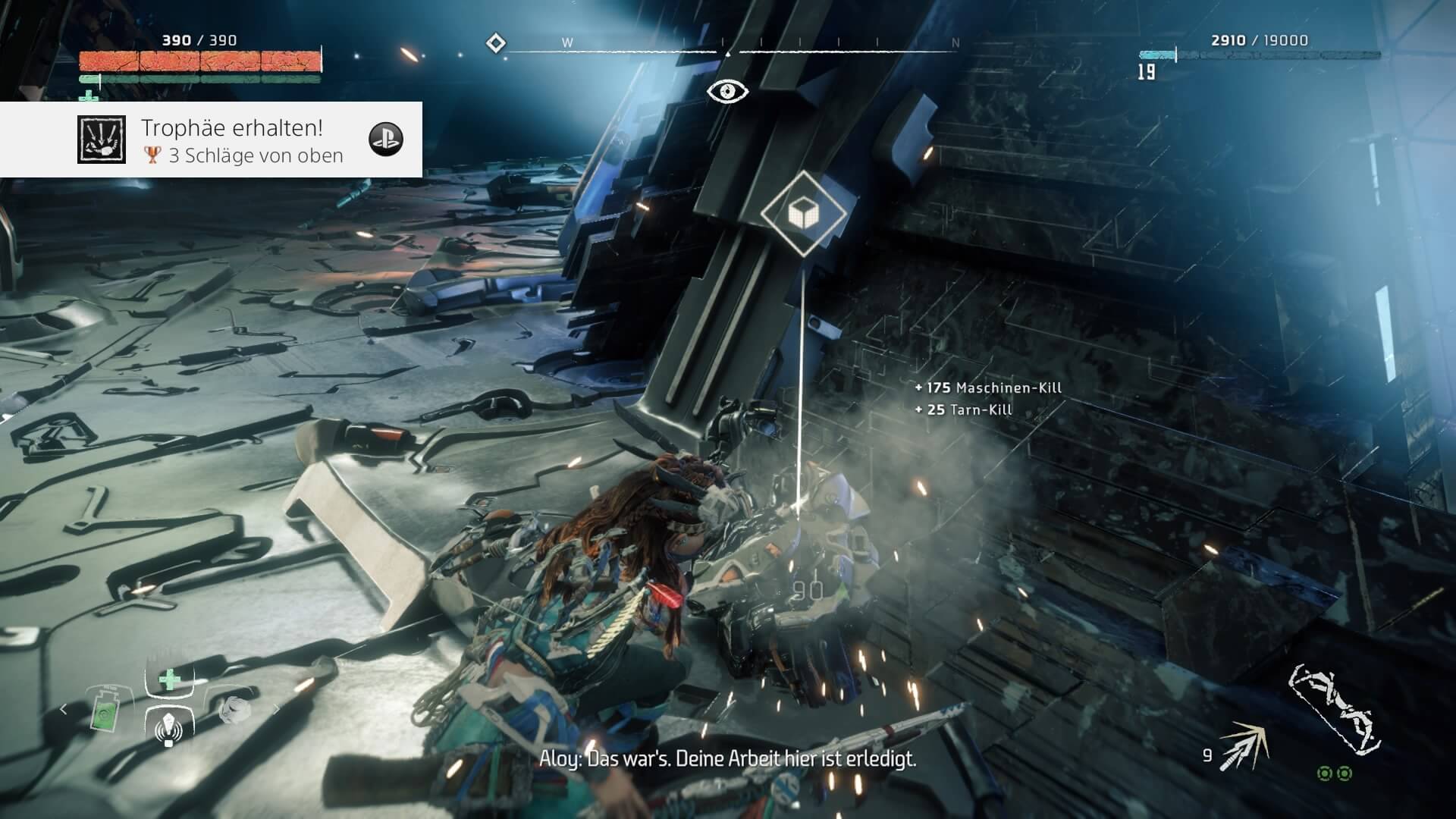The width and height of the screenshot is (1456, 819).
Task: Click the cube quest objective marker
Action: click(803, 213)
